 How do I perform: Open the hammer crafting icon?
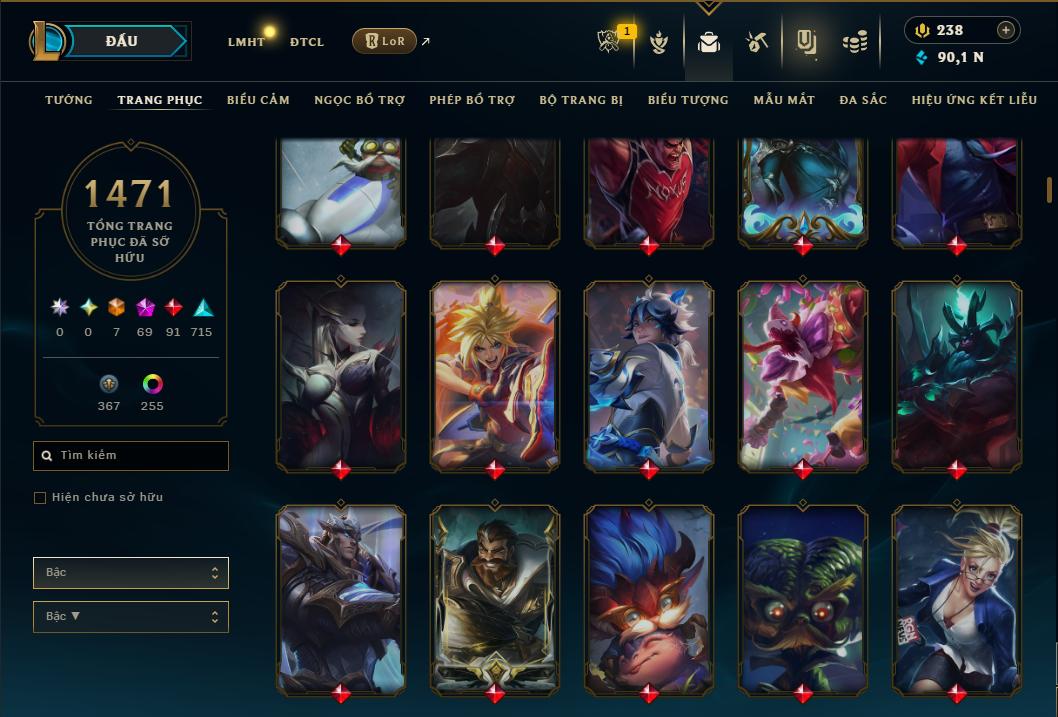click(756, 42)
